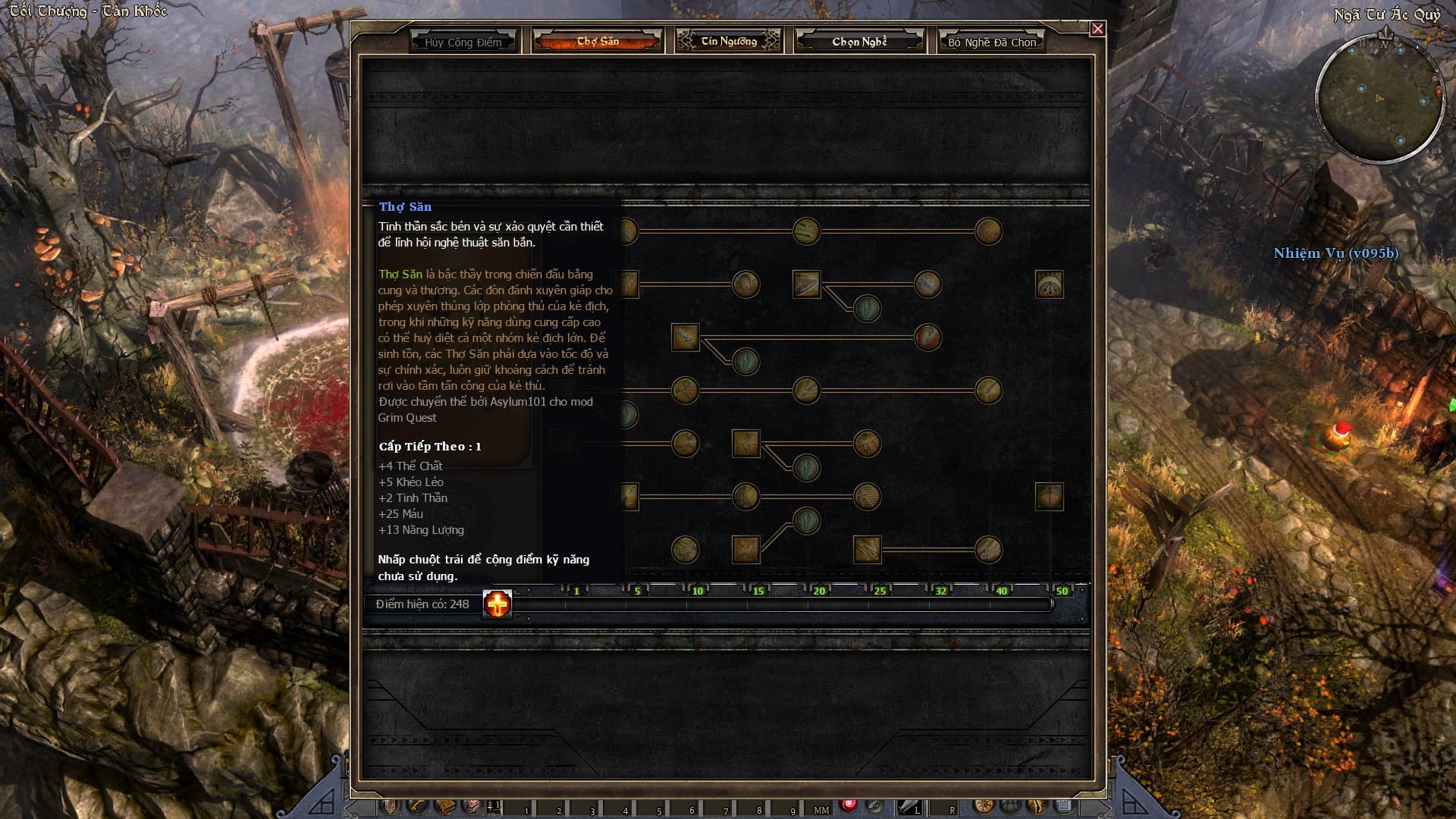Switch to the Thợ Săn tab
1456x819 pixels.
point(598,41)
